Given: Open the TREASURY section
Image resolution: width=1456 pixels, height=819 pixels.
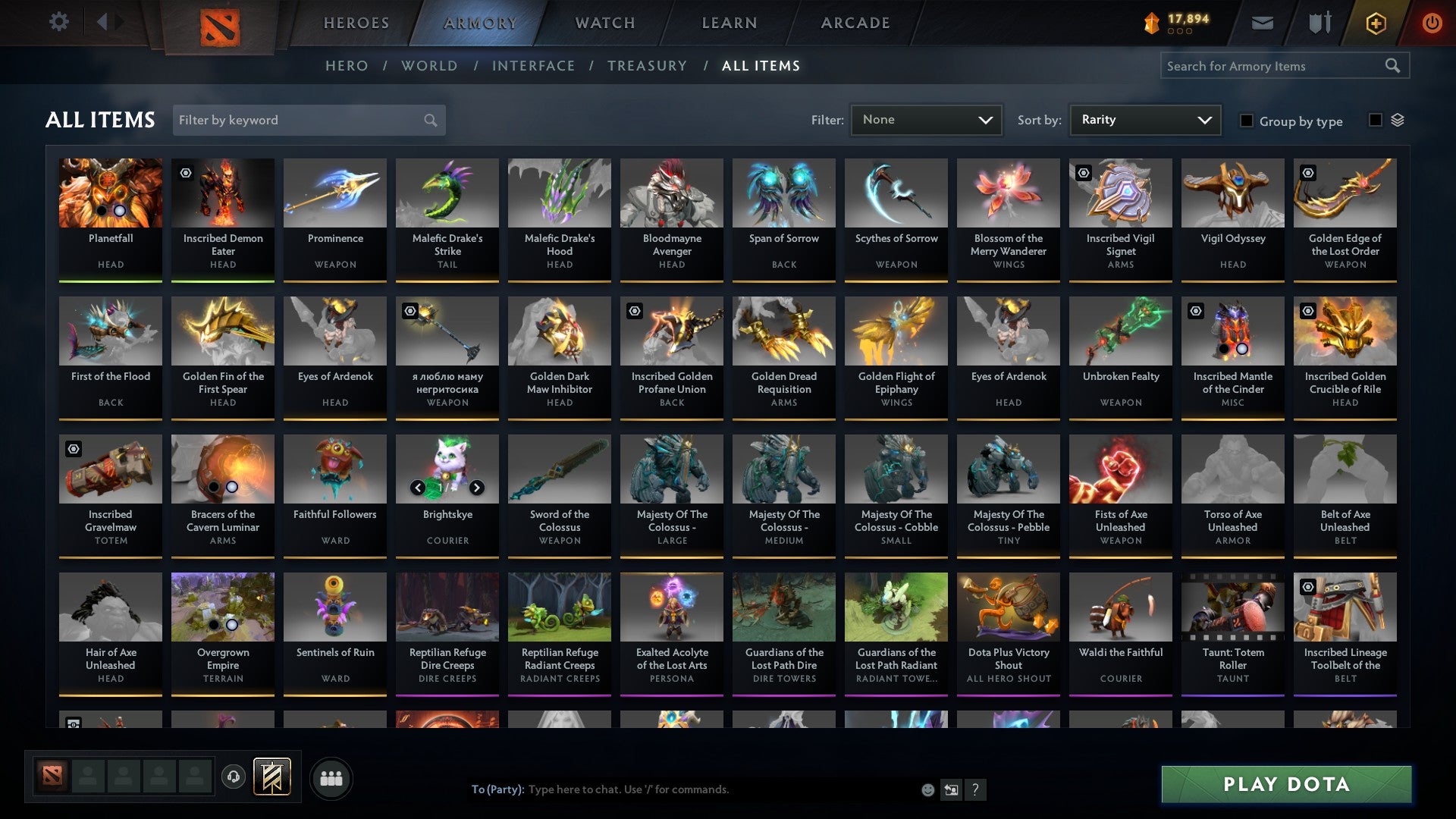Looking at the screenshot, I should click(x=647, y=66).
